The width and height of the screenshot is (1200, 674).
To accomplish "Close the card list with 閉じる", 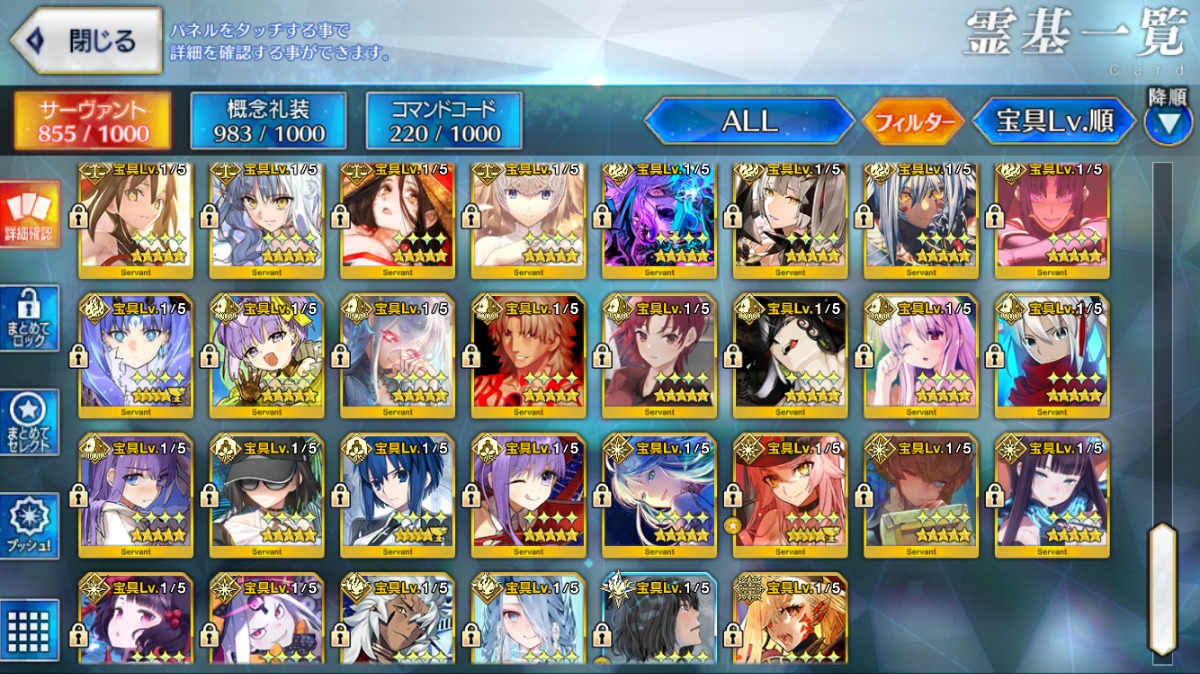I will [86, 41].
